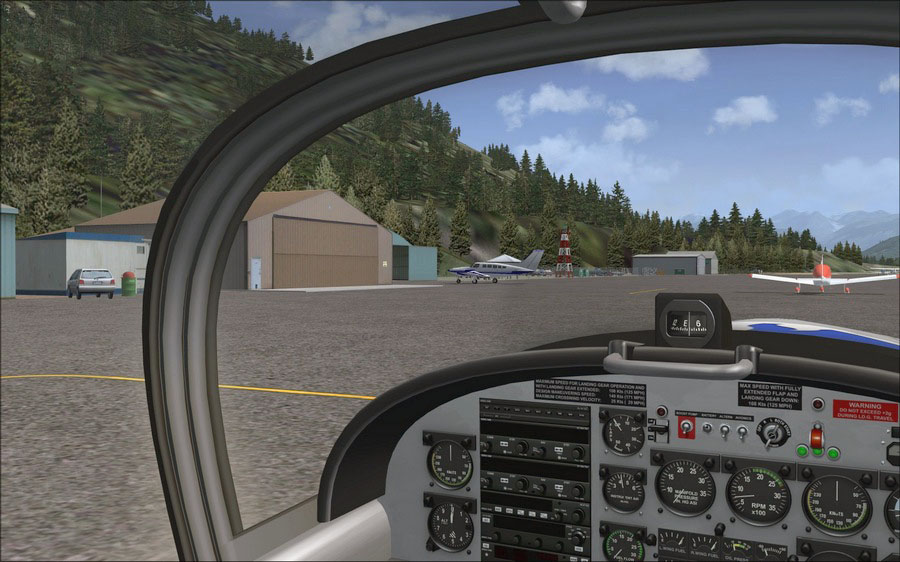
Task: Move the flap selector lever
Action: (657, 430)
